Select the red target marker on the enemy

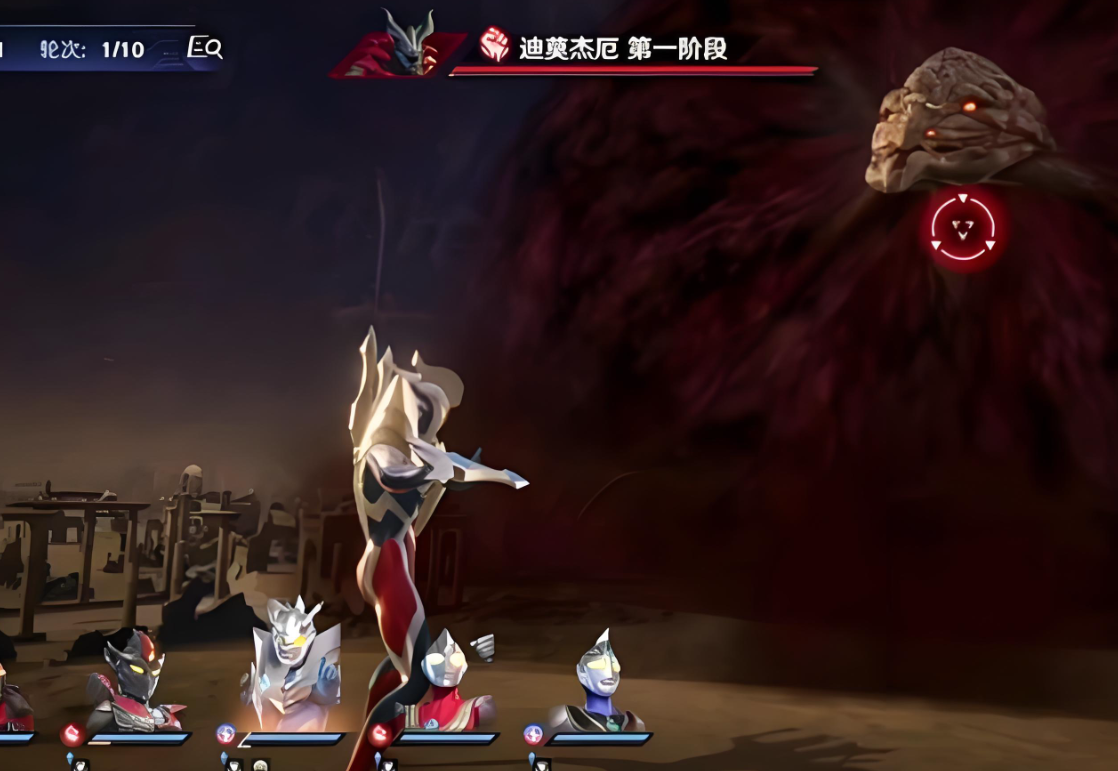[962, 229]
